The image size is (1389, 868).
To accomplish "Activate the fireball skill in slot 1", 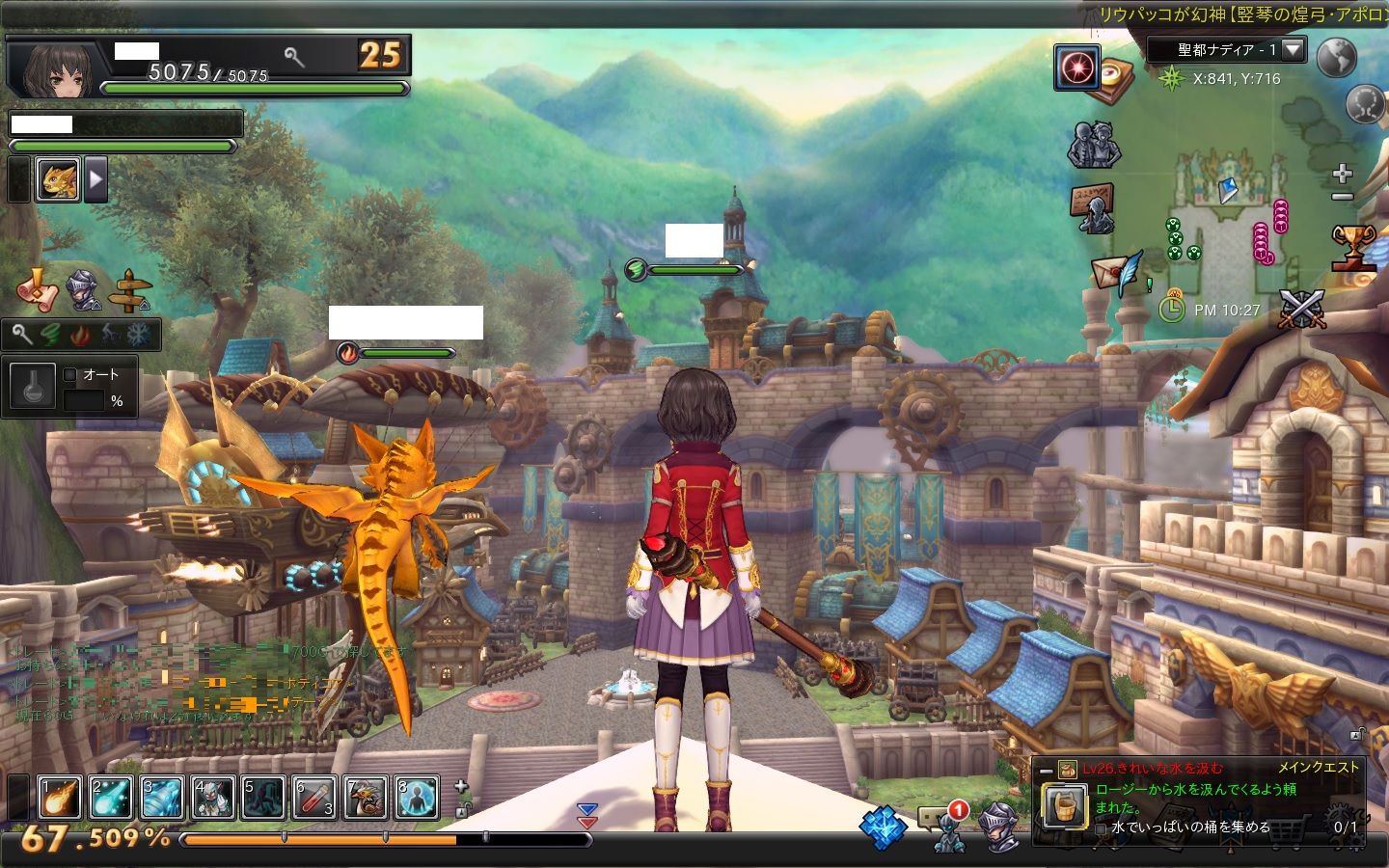I will tap(59, 799).
